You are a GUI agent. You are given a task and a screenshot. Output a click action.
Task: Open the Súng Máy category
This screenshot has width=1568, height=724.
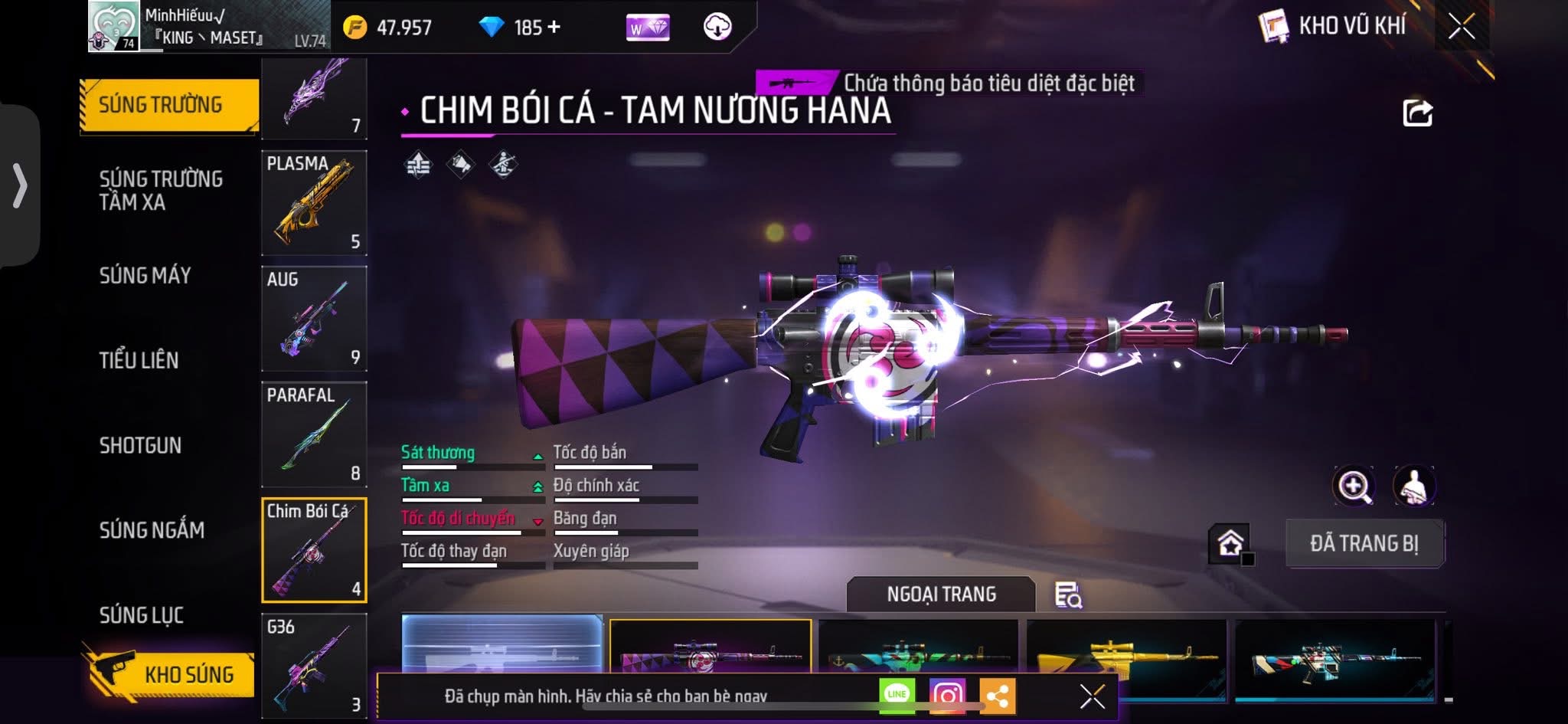(x=145, y=275)
